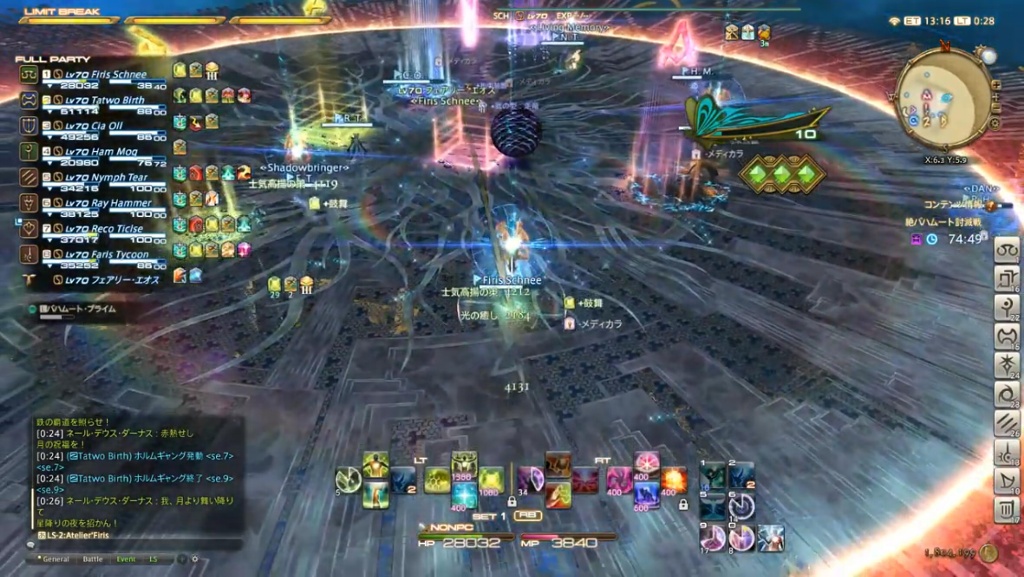Activate the pink orb ability costing 400
Image resolution: width=1024 pixels, height=577 pixels.
647,464
